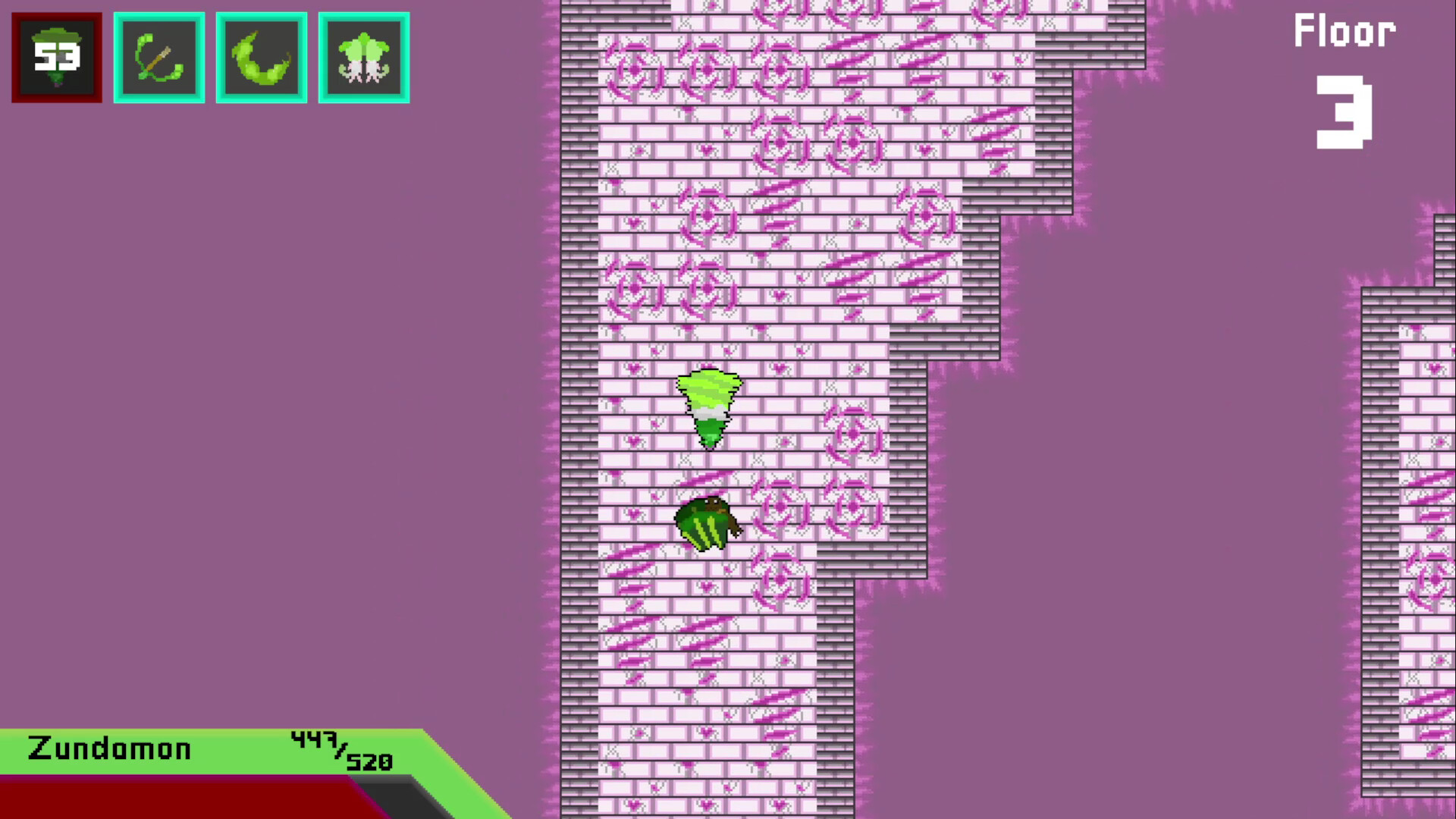The height and width of the screenshot is (819, 1456).
Task: Click the Floor 3 indicator
Action: [1344, 30]
